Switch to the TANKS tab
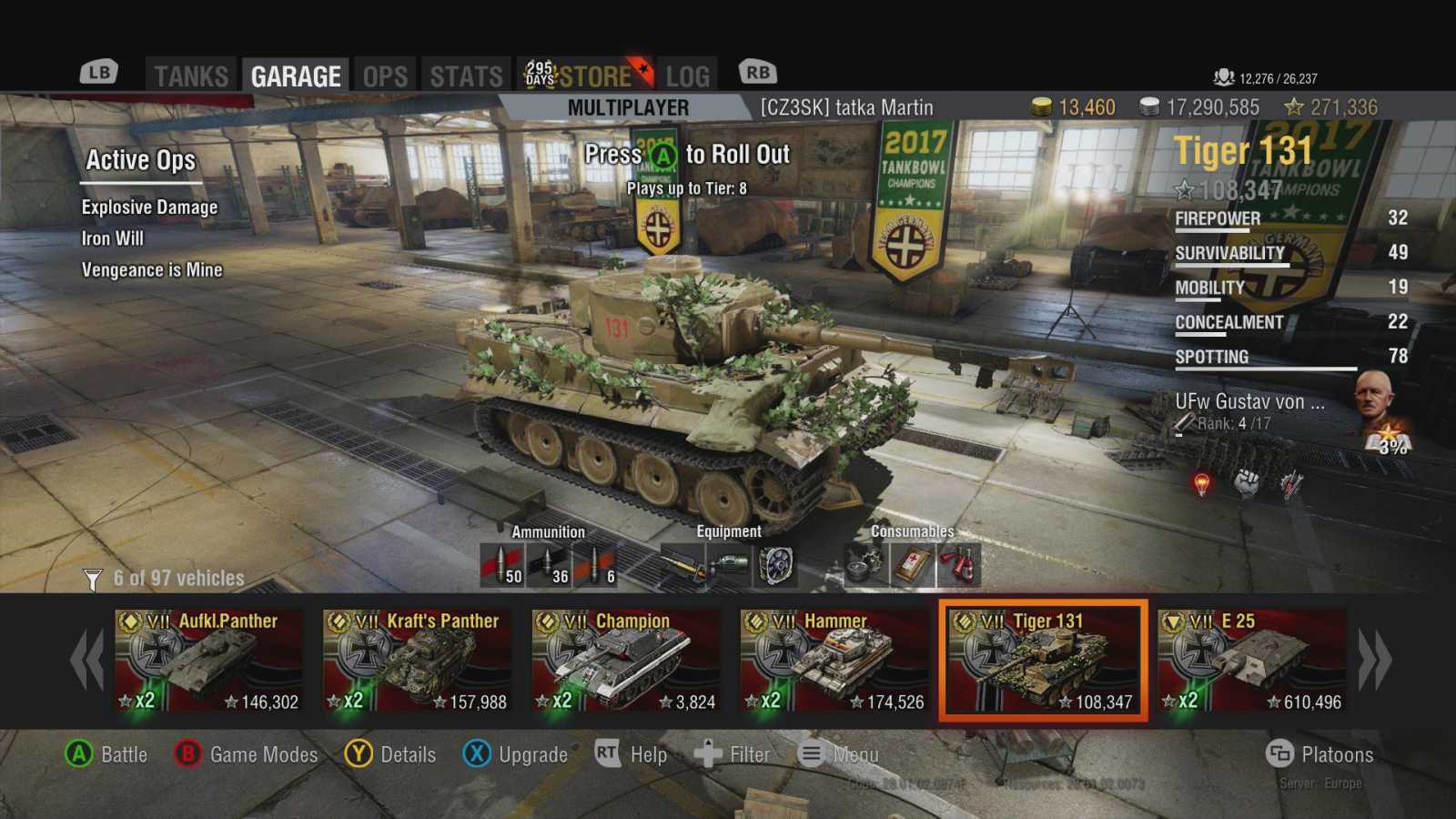Image resolution: width=1456 pixels, height=819 pixels. point(191,76)
